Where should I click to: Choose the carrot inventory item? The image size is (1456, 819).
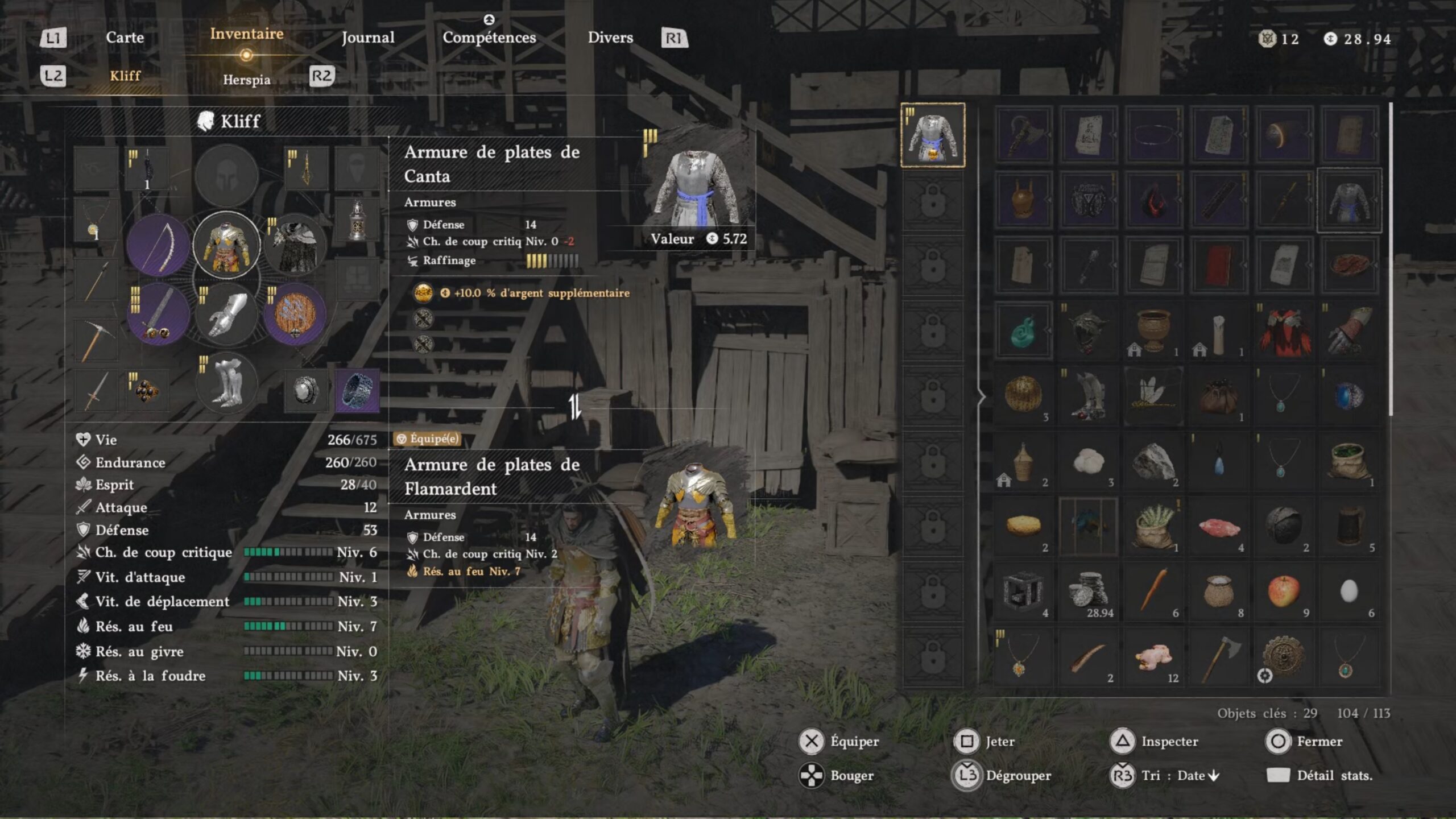(x=1153, y=591)
